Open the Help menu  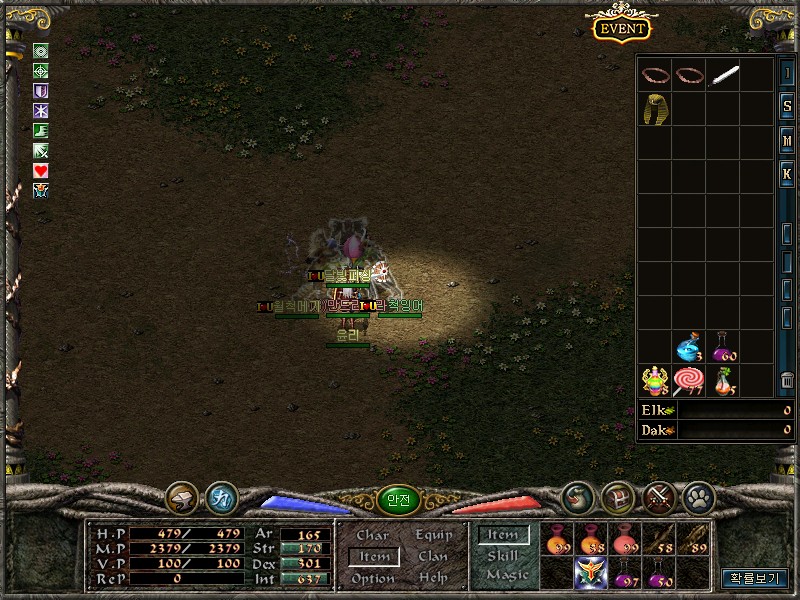434,578
